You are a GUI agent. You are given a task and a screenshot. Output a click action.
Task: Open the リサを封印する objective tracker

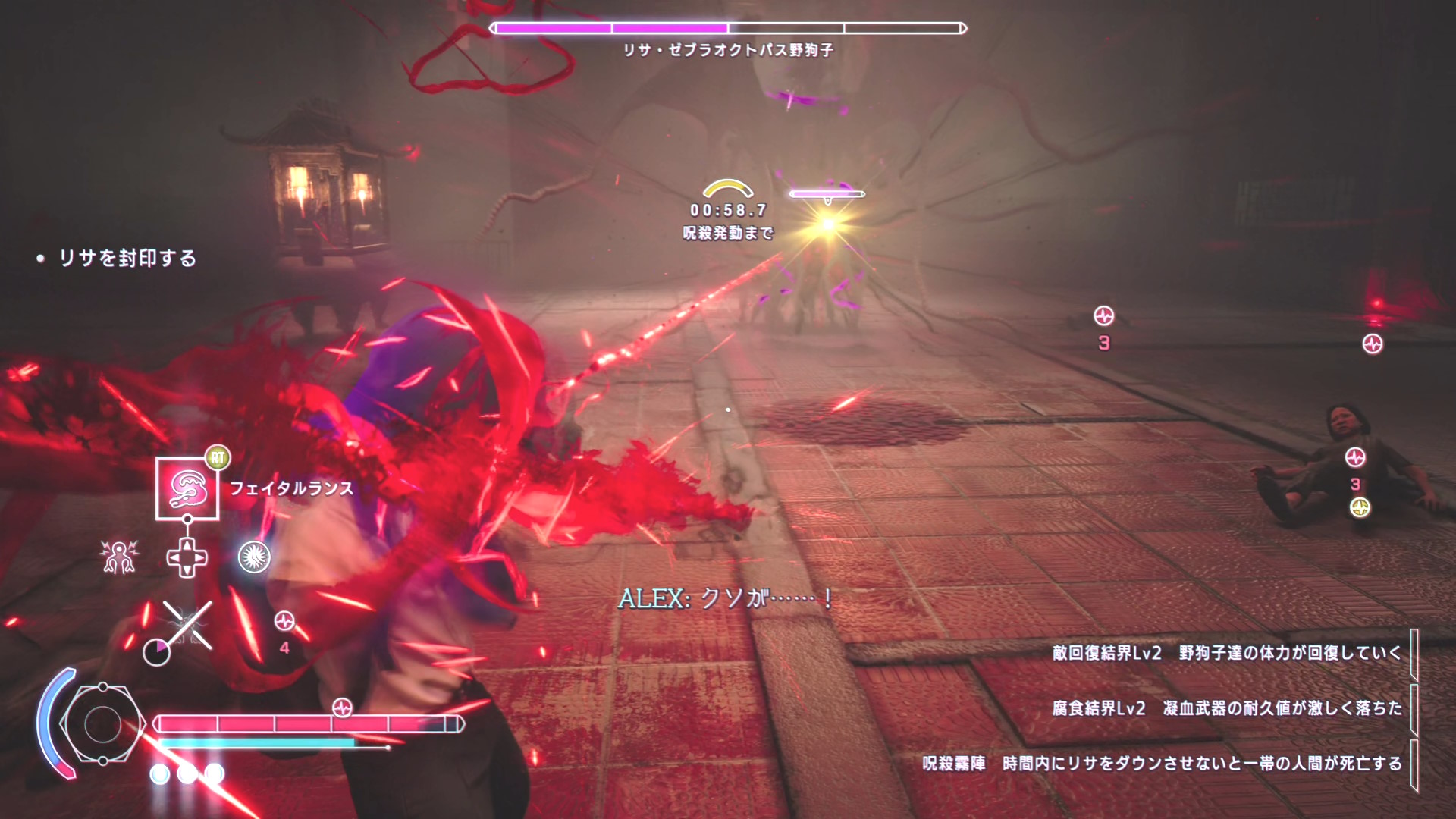click(x=127, y=259)
